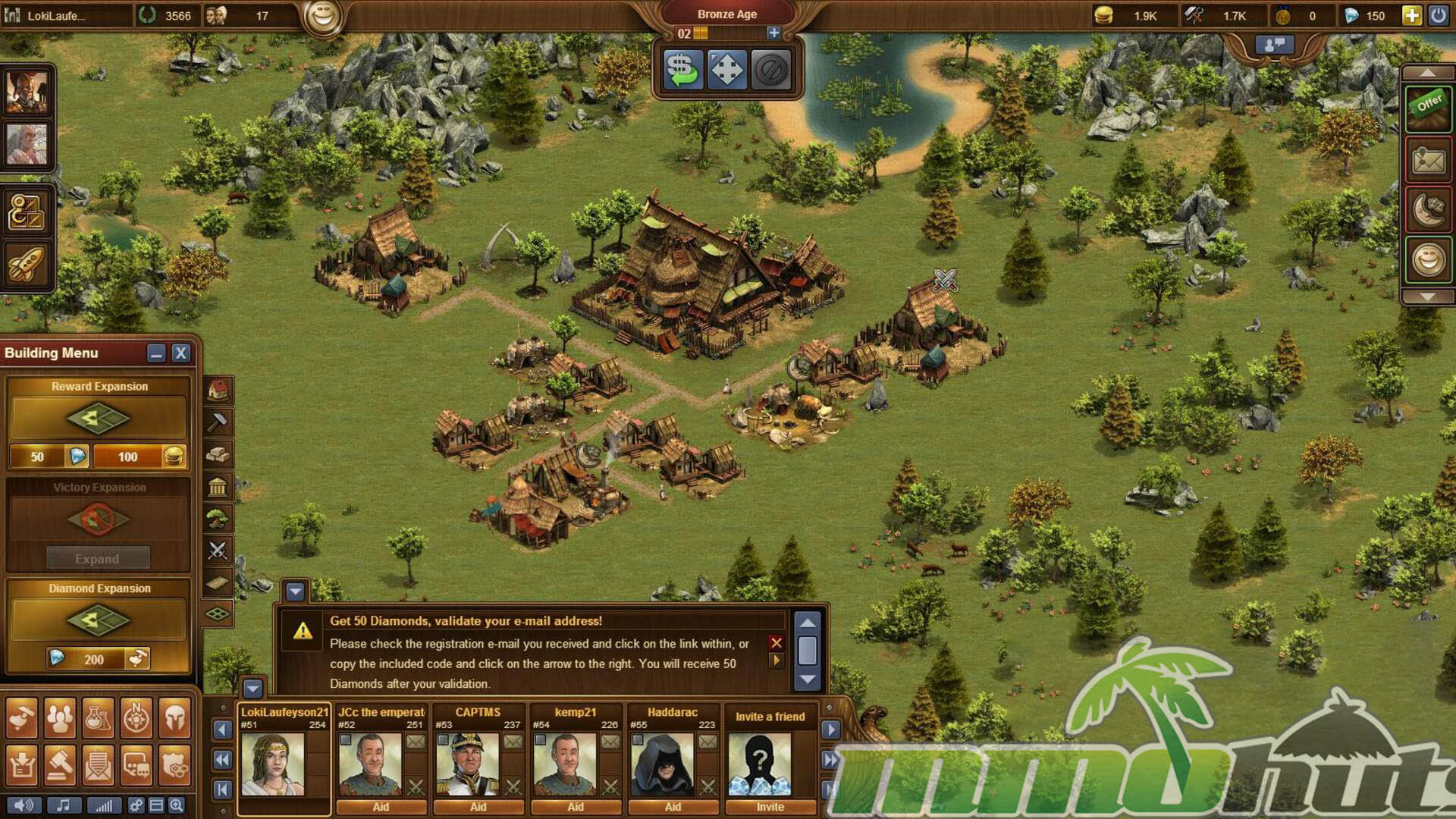Screen dimensions: 1456x819
Task: Minimize the Building Menu panel
Action: (x=156, y=353)
